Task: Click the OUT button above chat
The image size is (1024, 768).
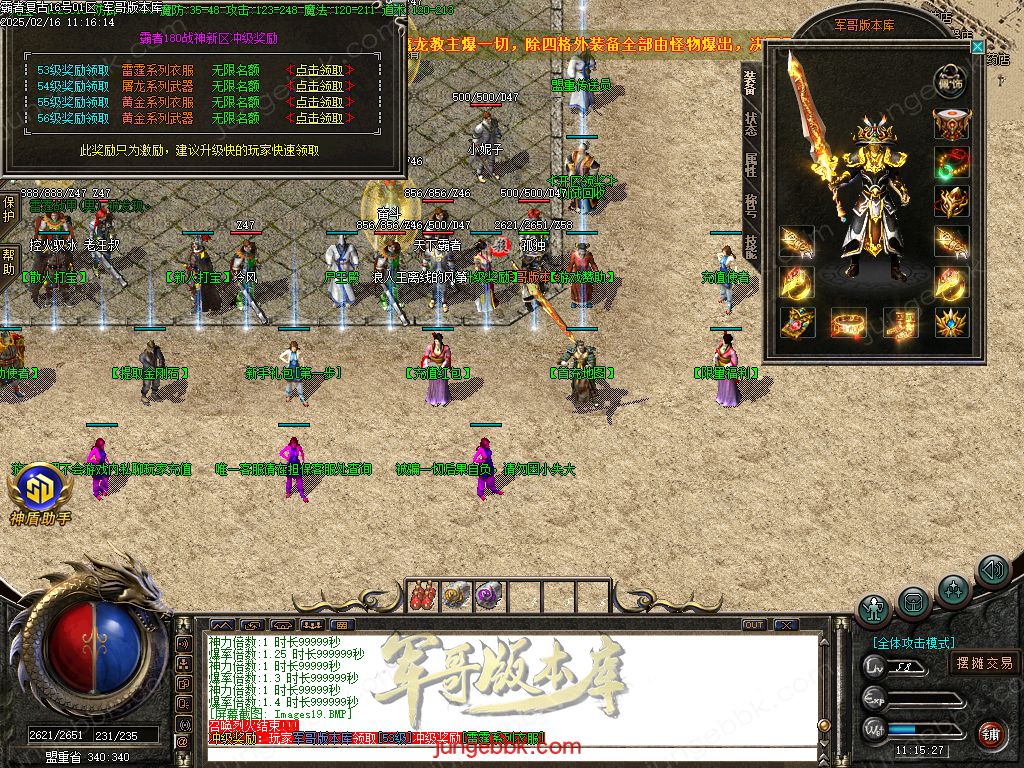Action: pyautogui.click(x=754, y=625)
